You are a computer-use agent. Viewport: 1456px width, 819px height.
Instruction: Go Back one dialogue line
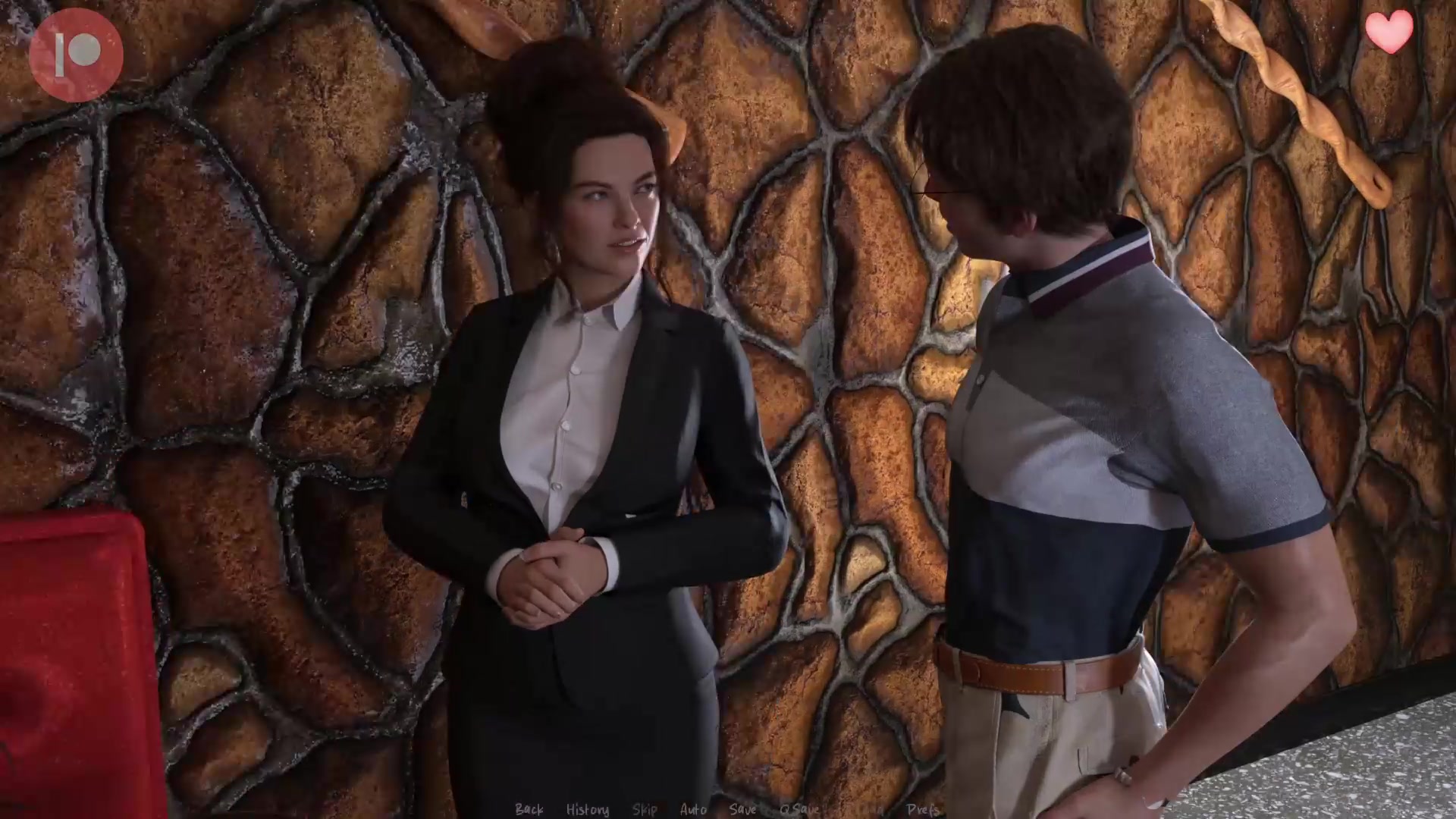click(x=529, y=809)
